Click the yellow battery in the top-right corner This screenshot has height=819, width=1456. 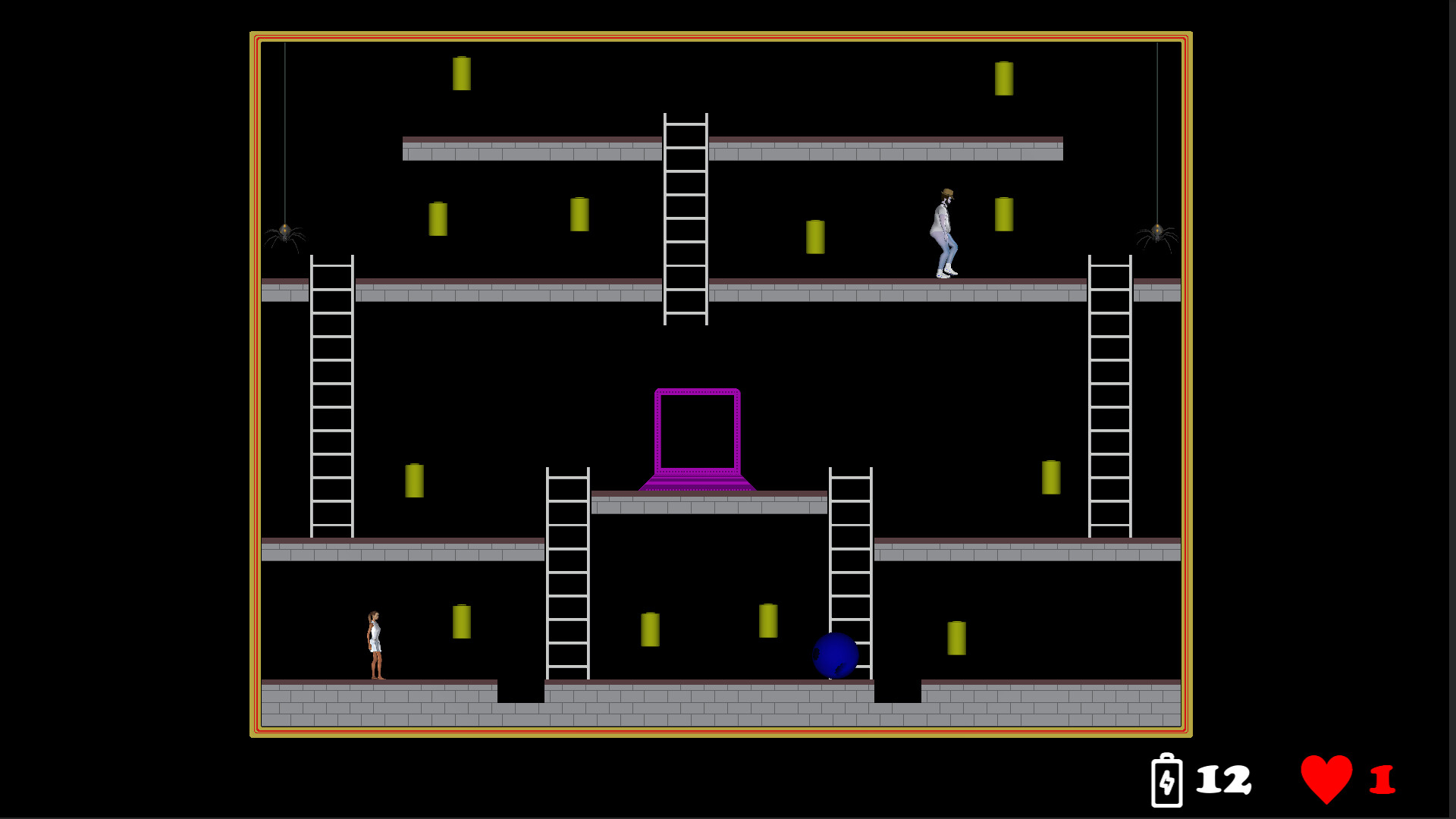tap(1005, 78)
